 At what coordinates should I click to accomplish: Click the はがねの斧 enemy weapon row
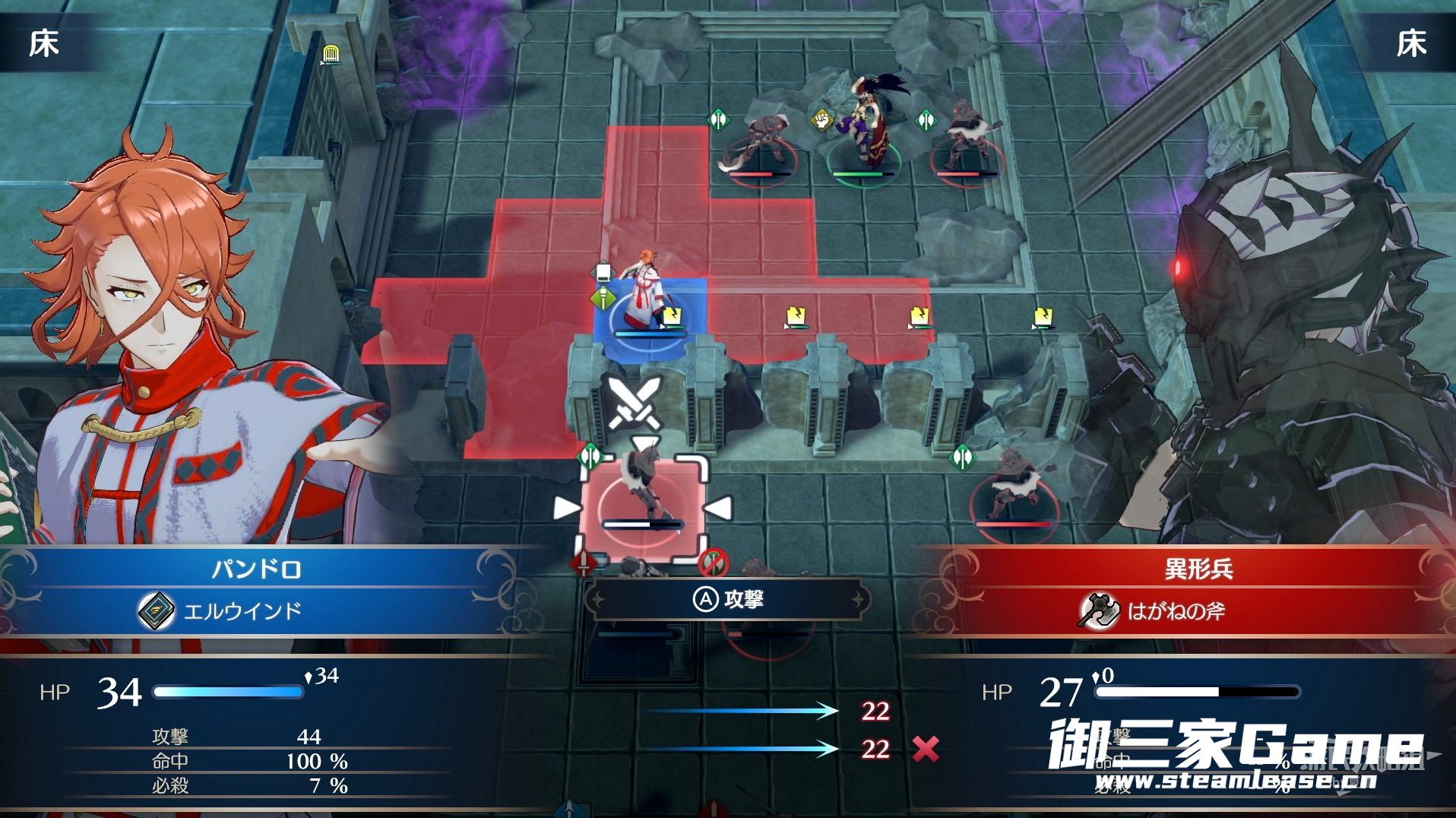click(x=1175, y=610)
